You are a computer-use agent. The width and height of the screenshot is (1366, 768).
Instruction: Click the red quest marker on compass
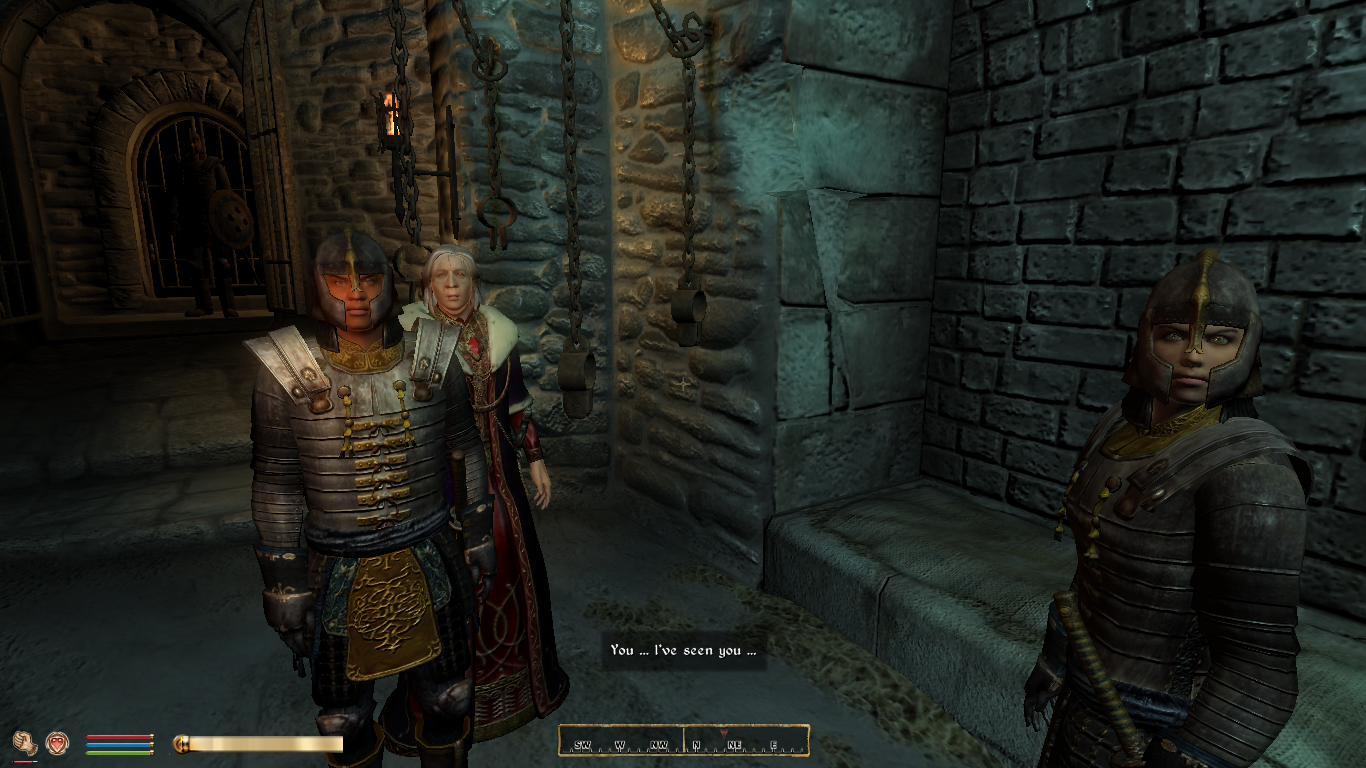pos(723,733)
